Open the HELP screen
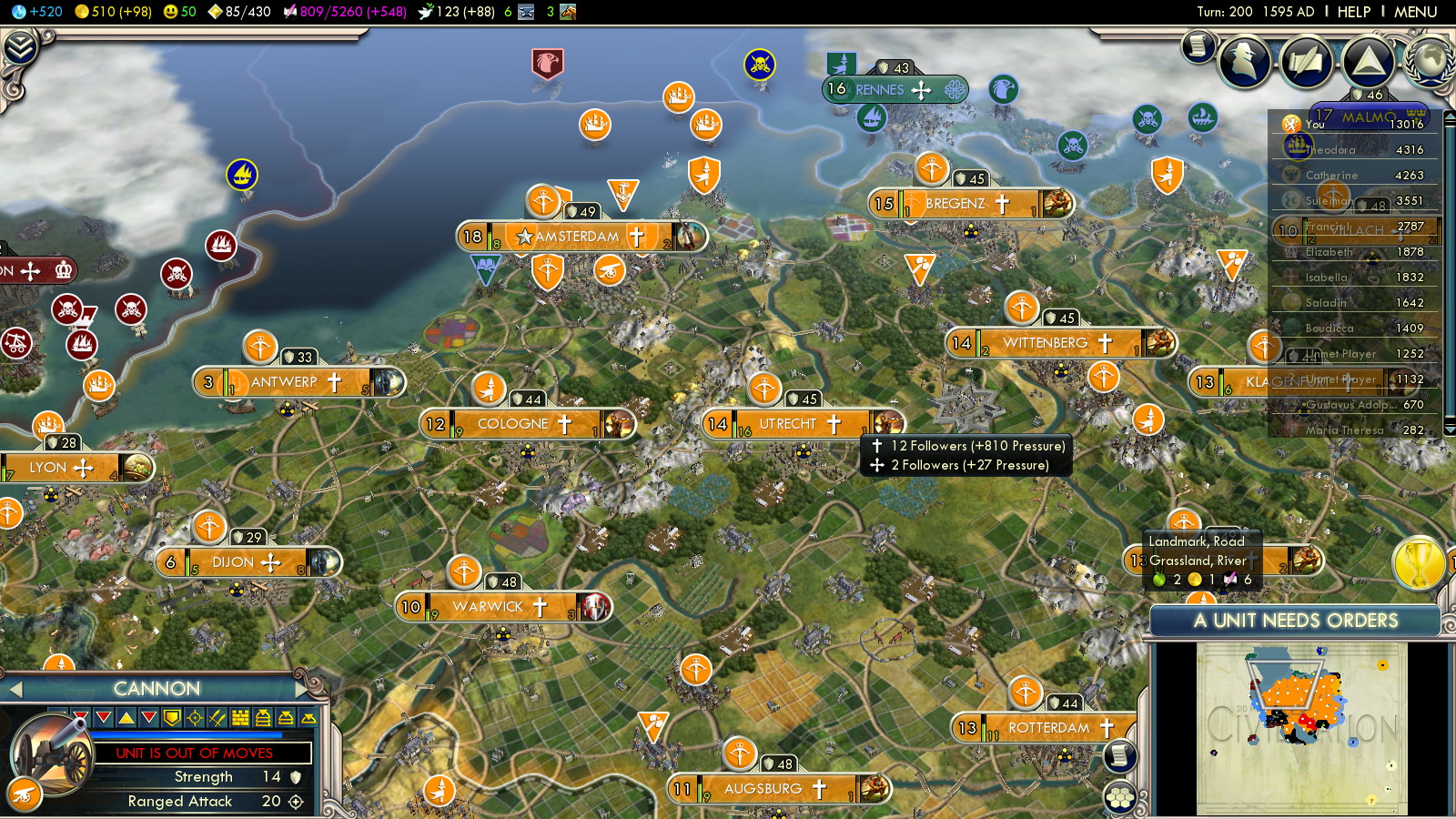1456x819 pixels. tap(1353, 12)
